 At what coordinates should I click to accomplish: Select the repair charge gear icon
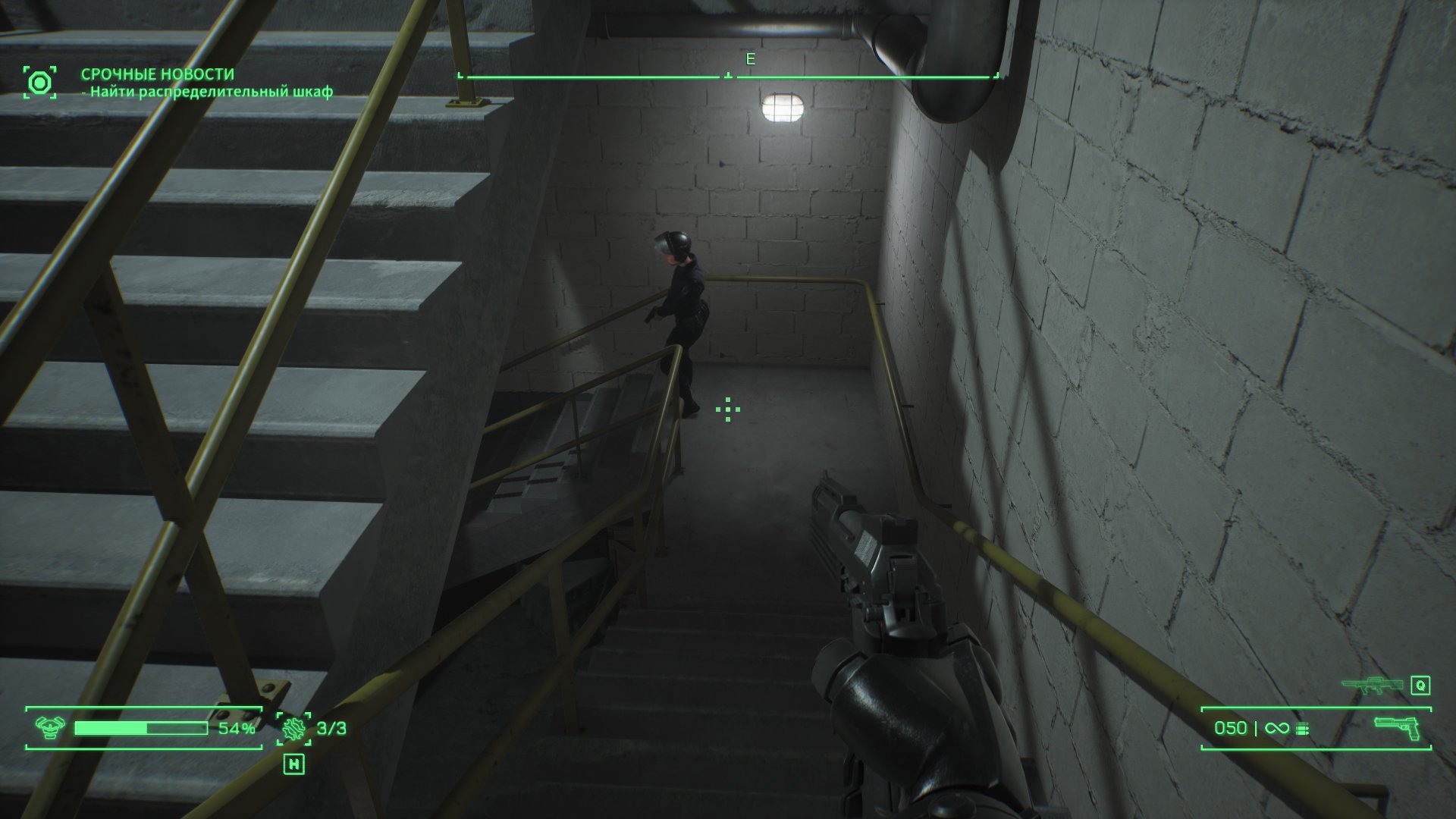coord(293,728)
